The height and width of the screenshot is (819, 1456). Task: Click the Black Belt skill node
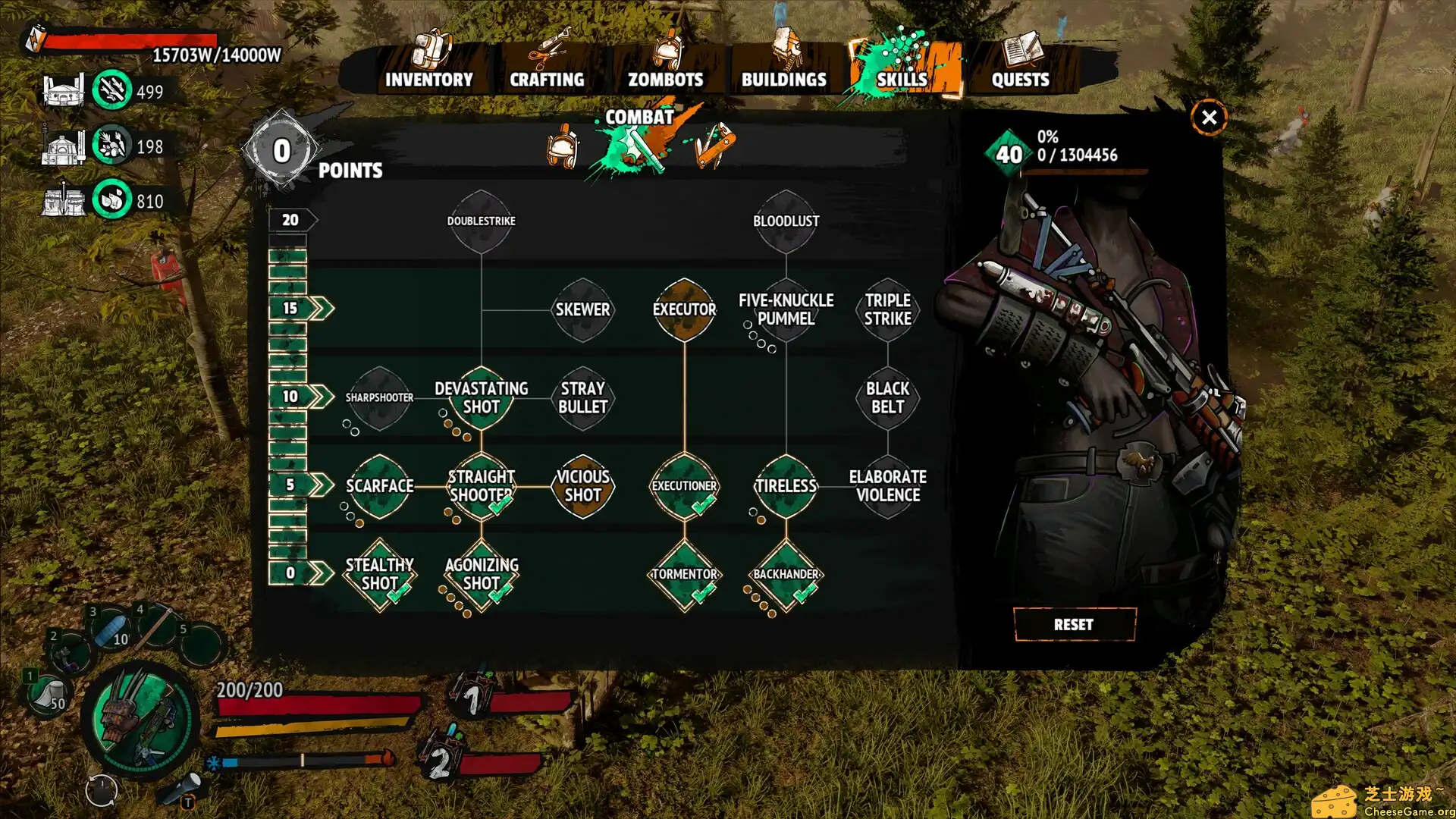click(887, 397)
